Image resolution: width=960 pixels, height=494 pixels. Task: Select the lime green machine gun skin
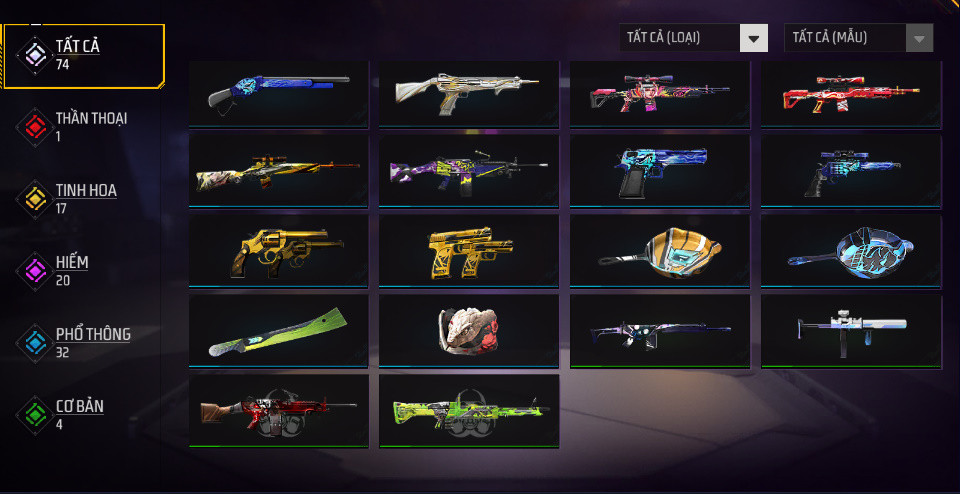(x=469, y=410)
